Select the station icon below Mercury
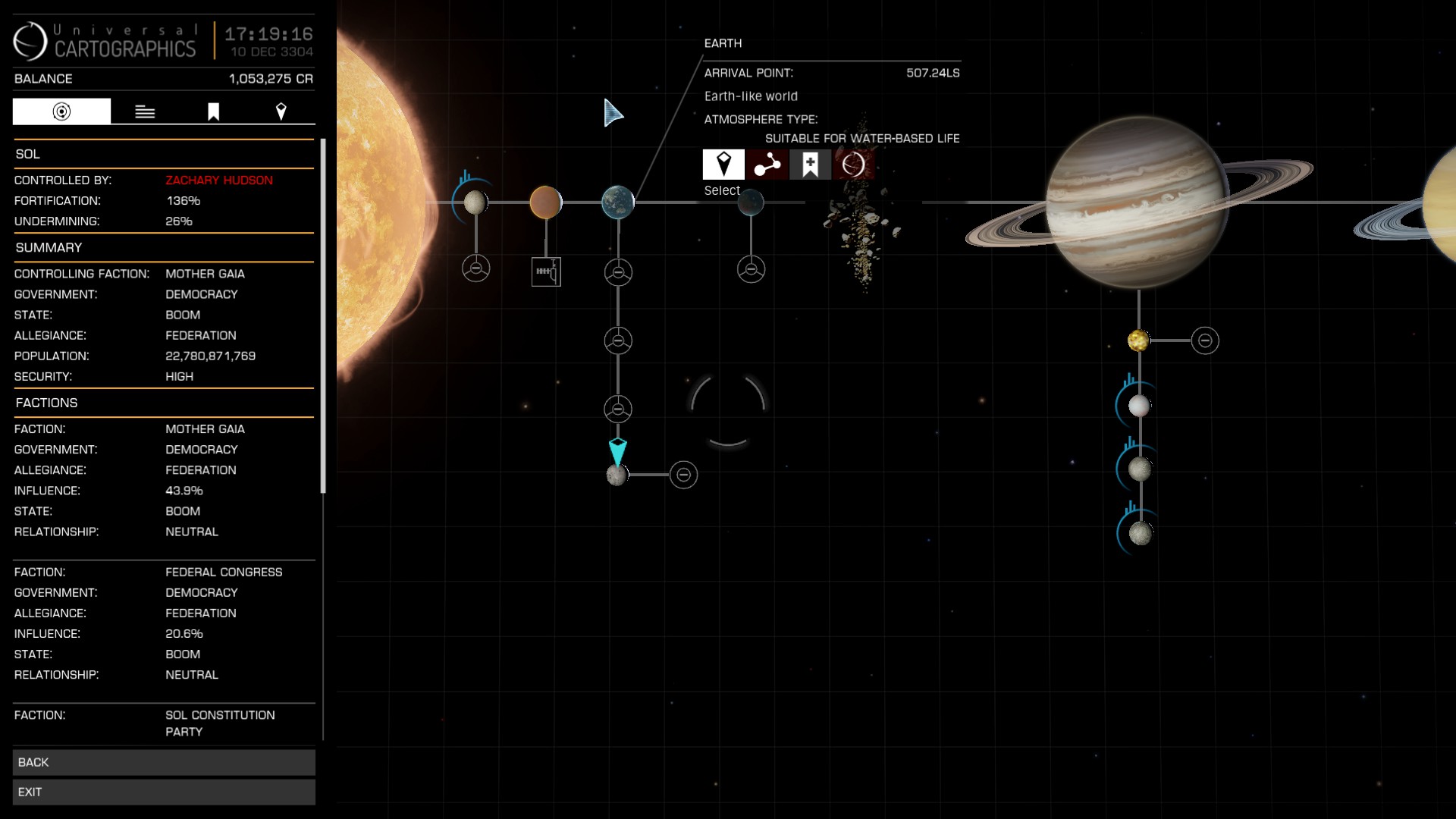 click(x=476, y=268)
